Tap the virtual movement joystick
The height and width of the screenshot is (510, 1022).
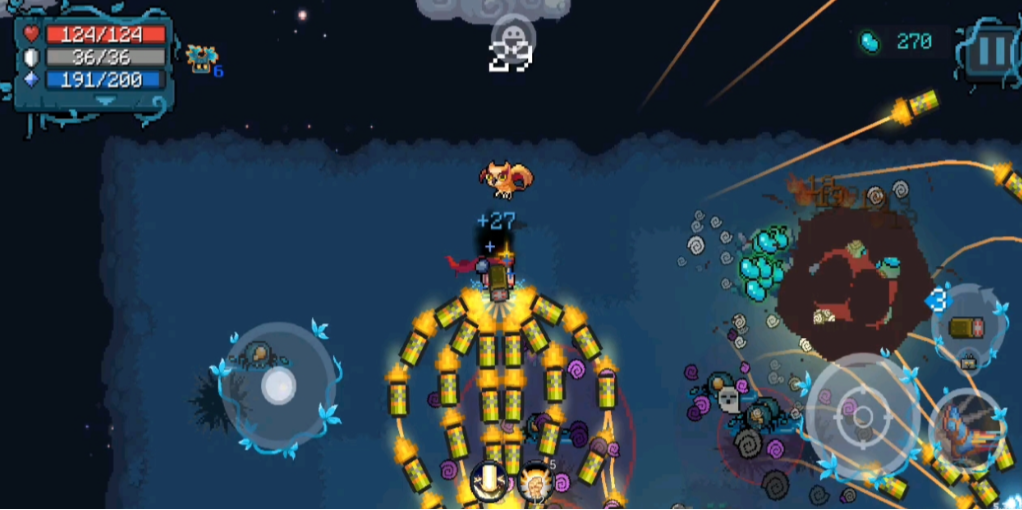pos(277,386)
